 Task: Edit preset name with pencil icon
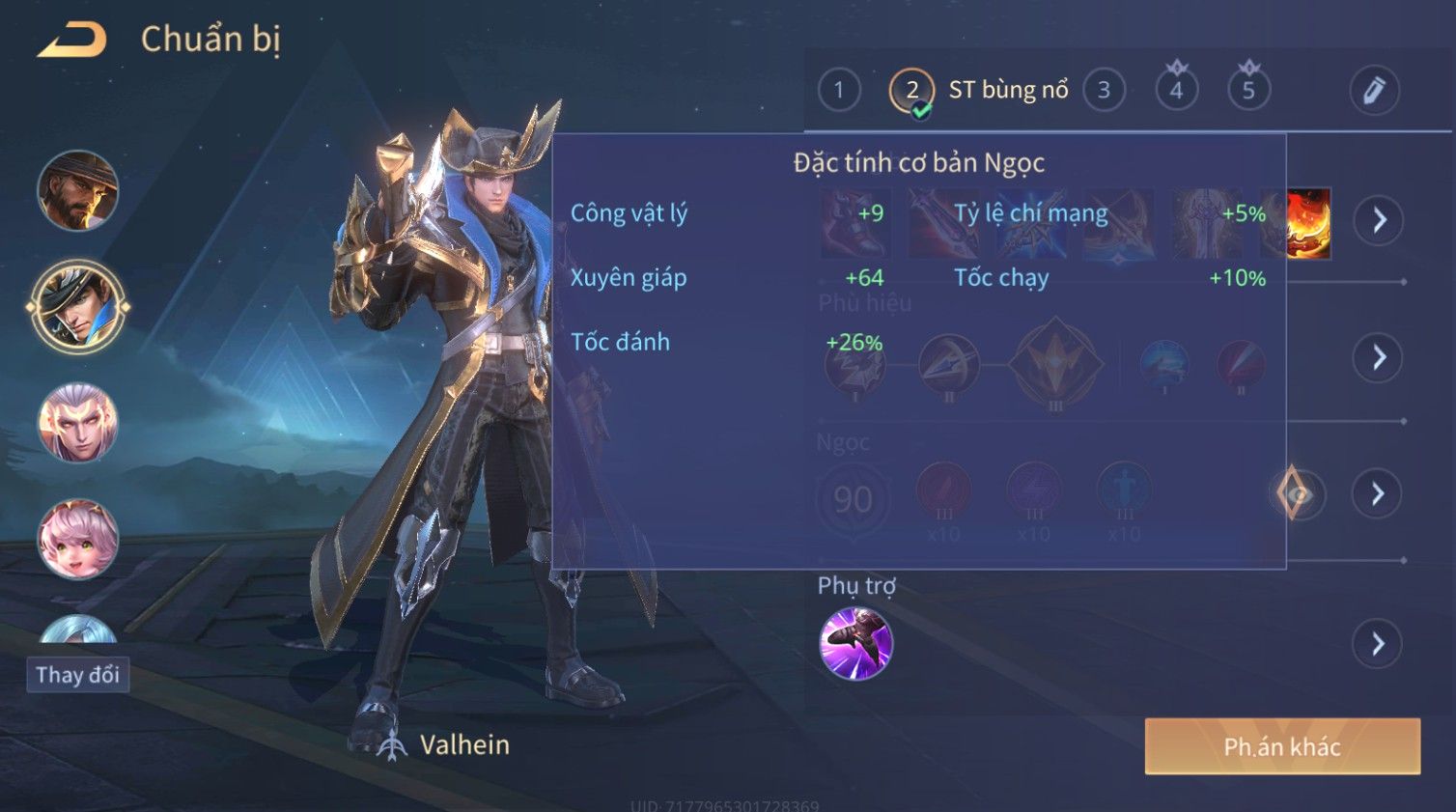coord(1373,91)
